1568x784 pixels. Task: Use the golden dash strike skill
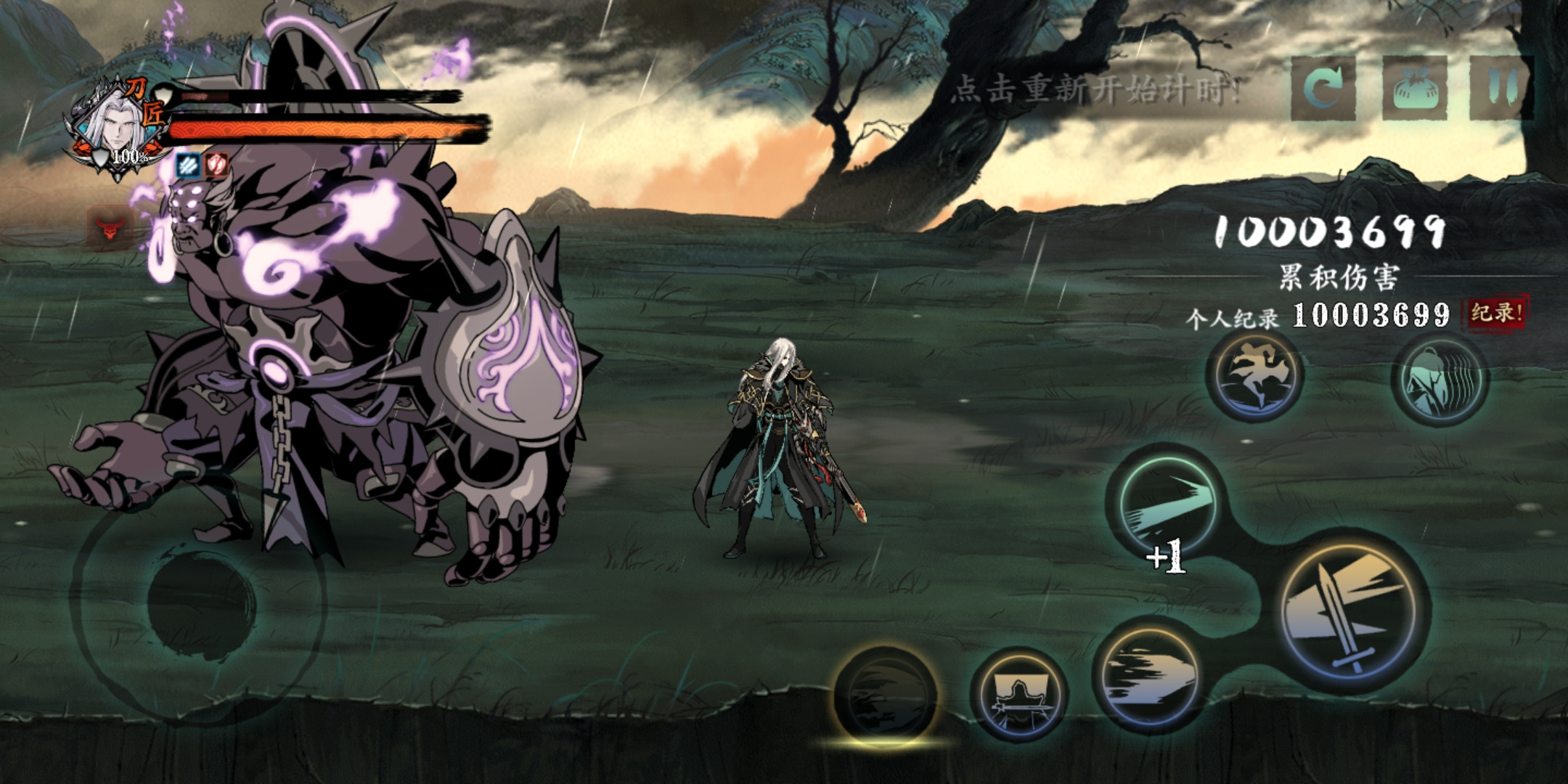pyautogui.click(x=1147, y=679)
